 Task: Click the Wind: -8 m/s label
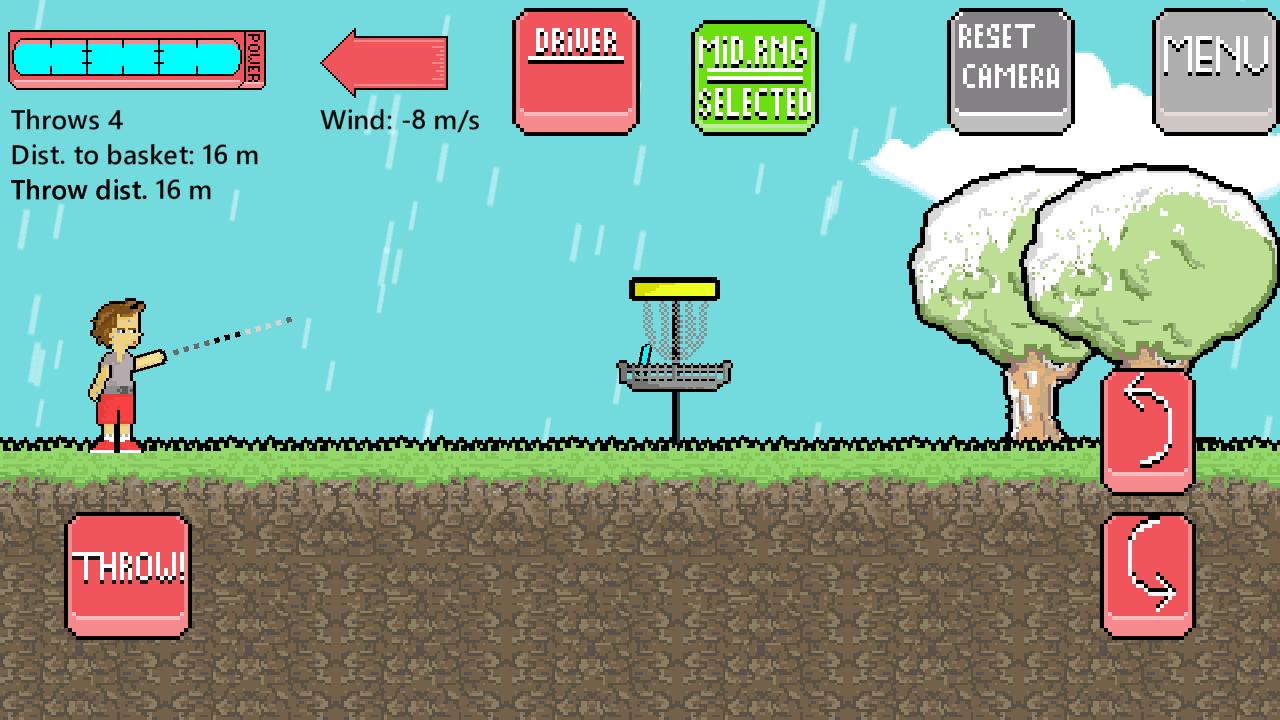pos(398,120)
